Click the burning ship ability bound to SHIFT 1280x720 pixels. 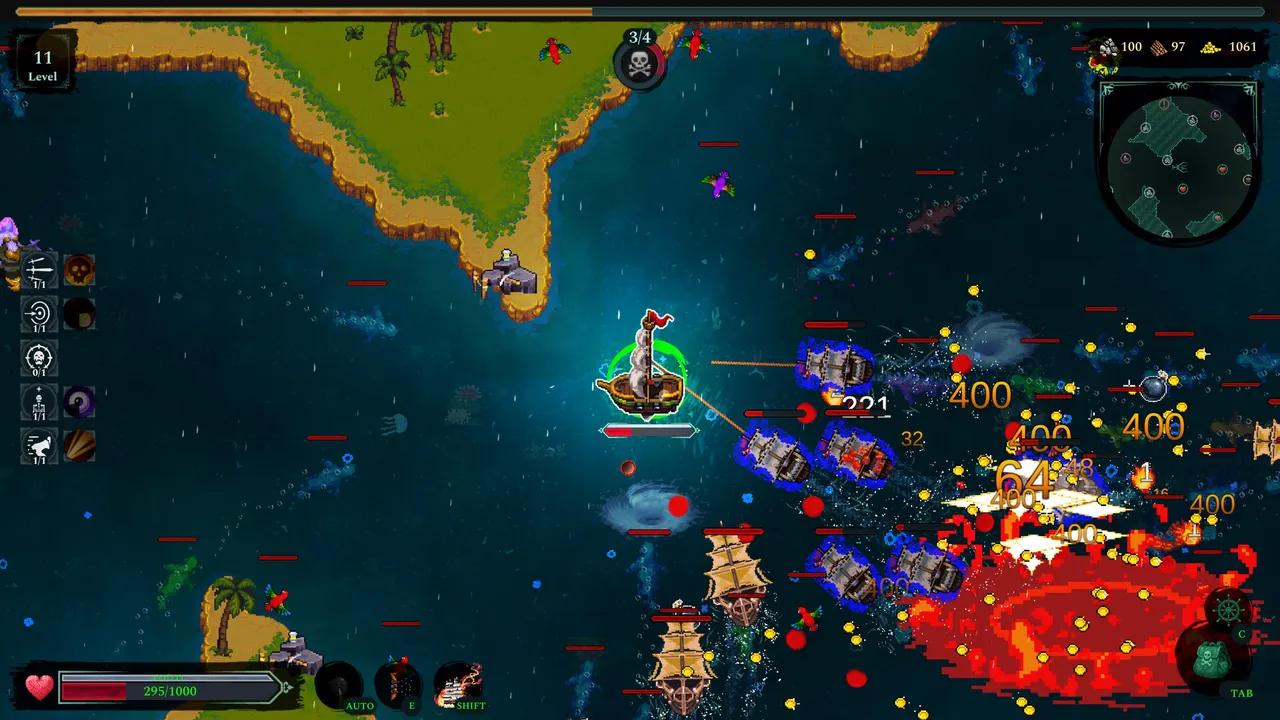[460, 683]
